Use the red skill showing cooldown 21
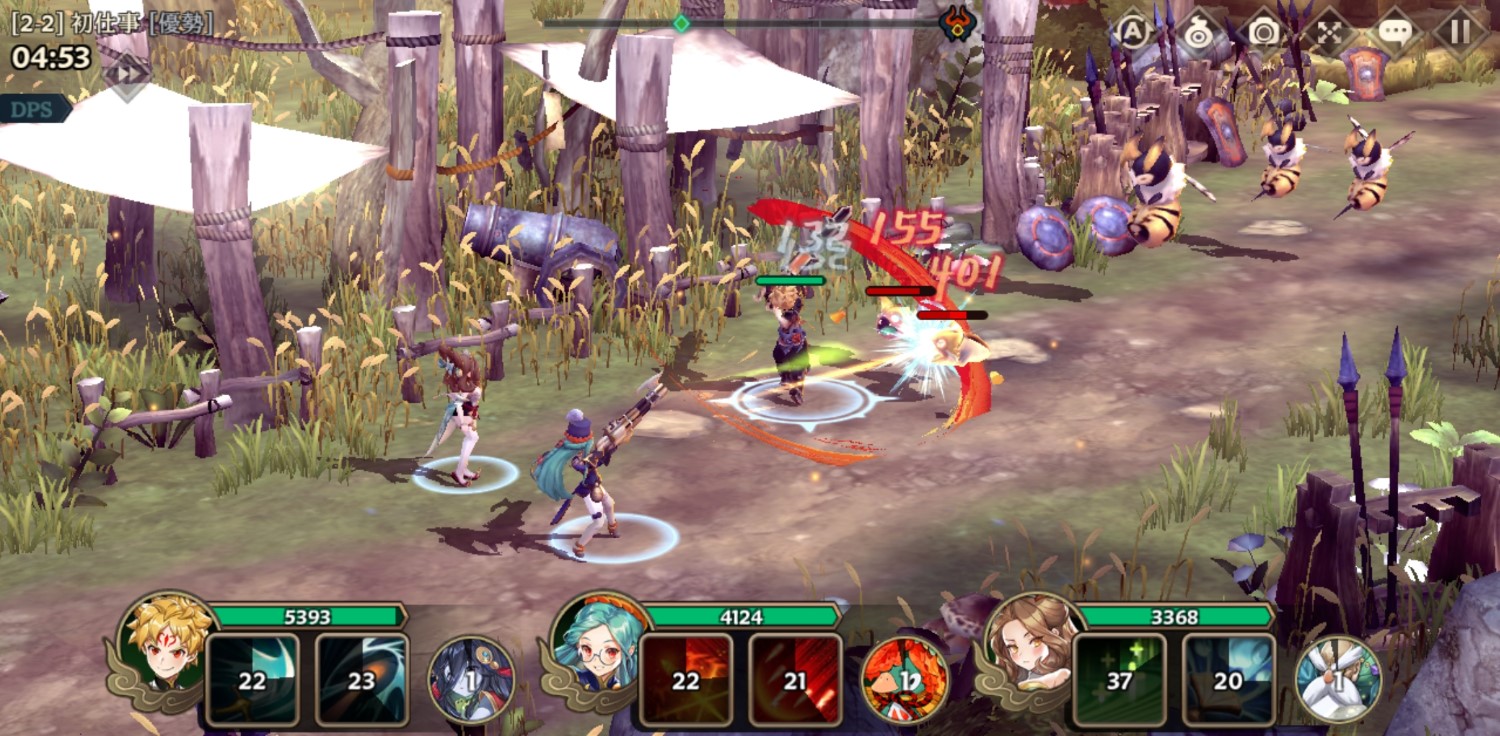 coord(795,679)
